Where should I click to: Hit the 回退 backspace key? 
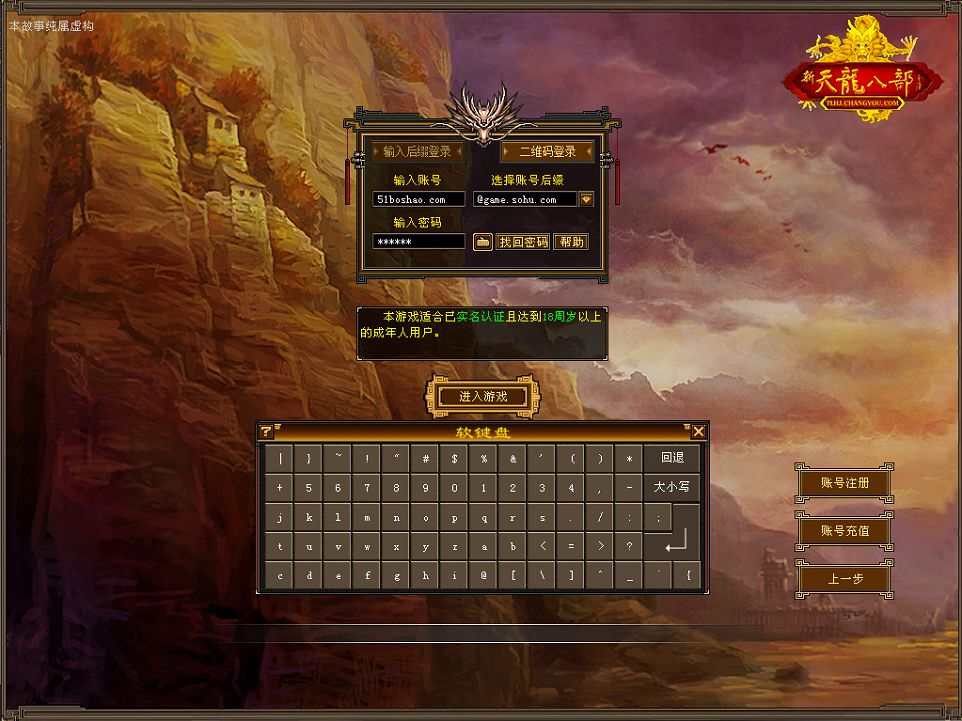click(672, 458)
